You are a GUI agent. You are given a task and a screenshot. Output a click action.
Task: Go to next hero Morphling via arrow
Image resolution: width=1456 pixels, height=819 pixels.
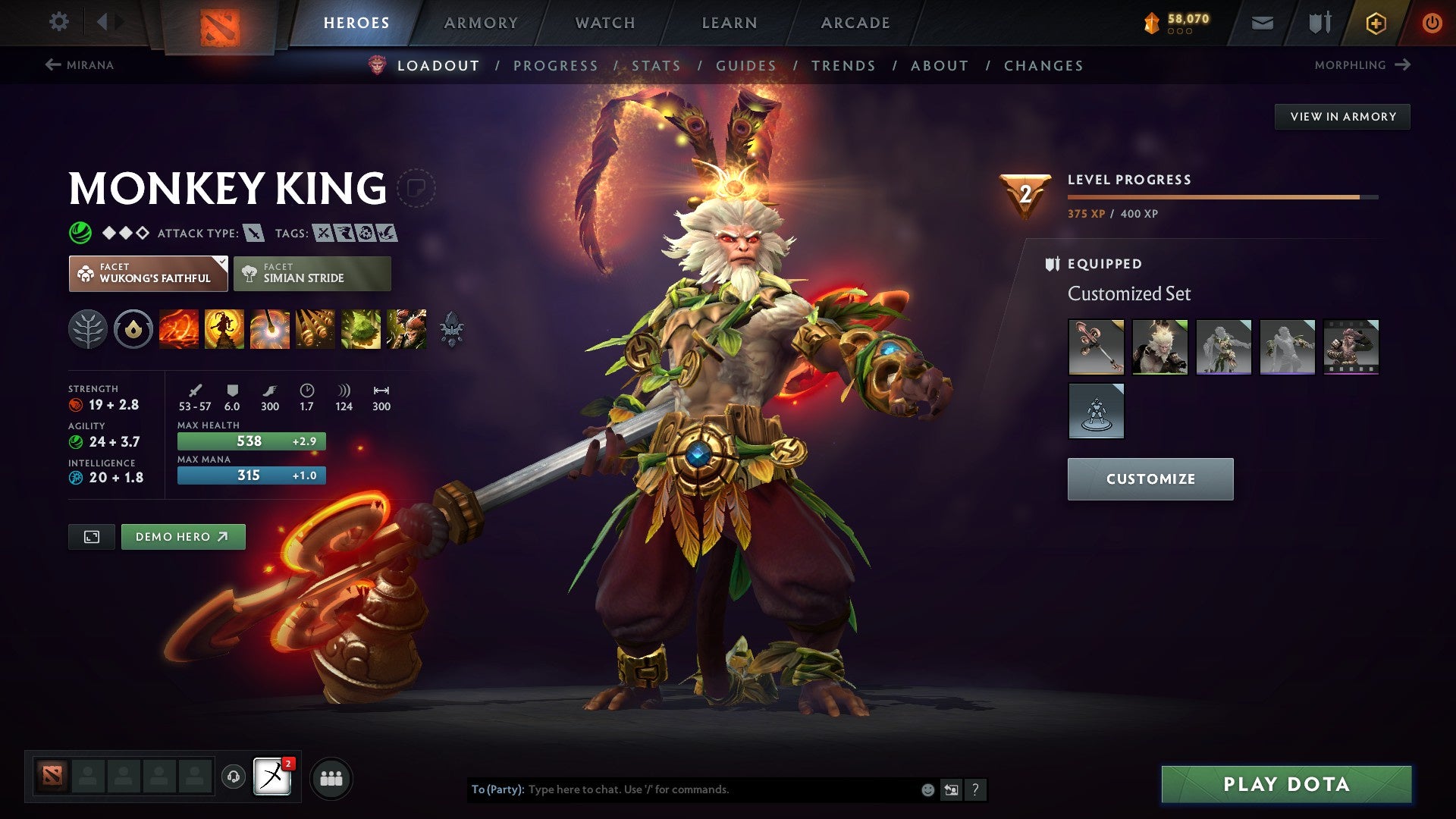[x=1364, y=65]
